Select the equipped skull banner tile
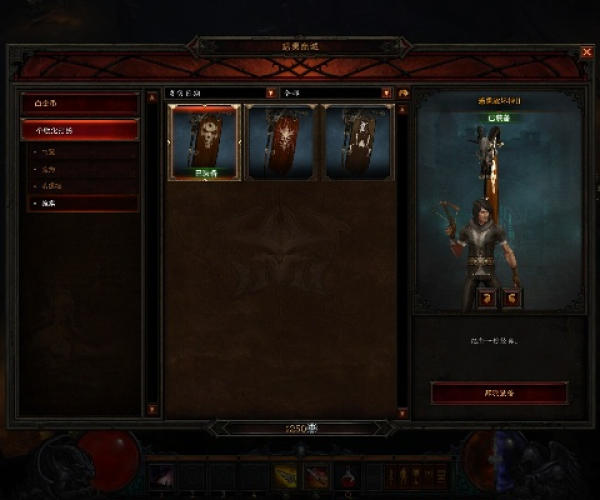Screen dimensions: 600x500 click(x=205, y=141)
